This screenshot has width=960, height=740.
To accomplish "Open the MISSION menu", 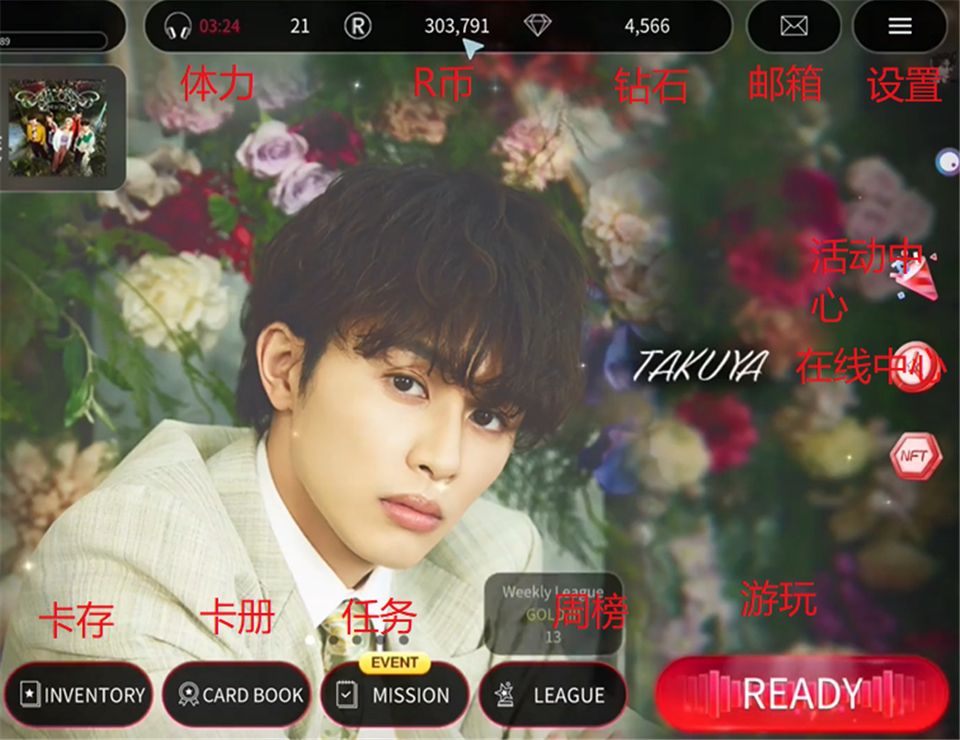I will (395, 695).
